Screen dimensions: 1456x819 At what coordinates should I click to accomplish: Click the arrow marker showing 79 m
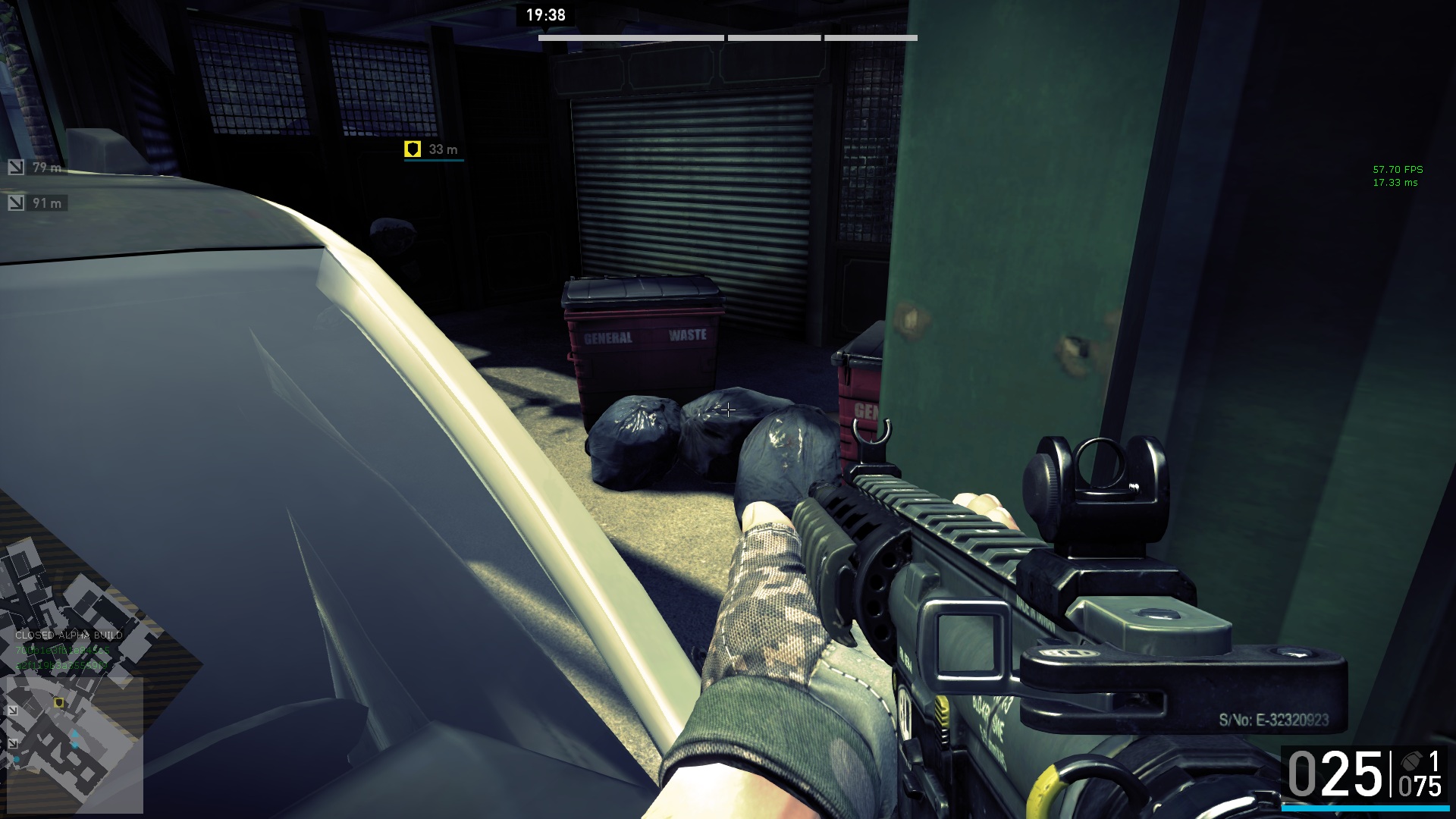[x=16, y=167]
